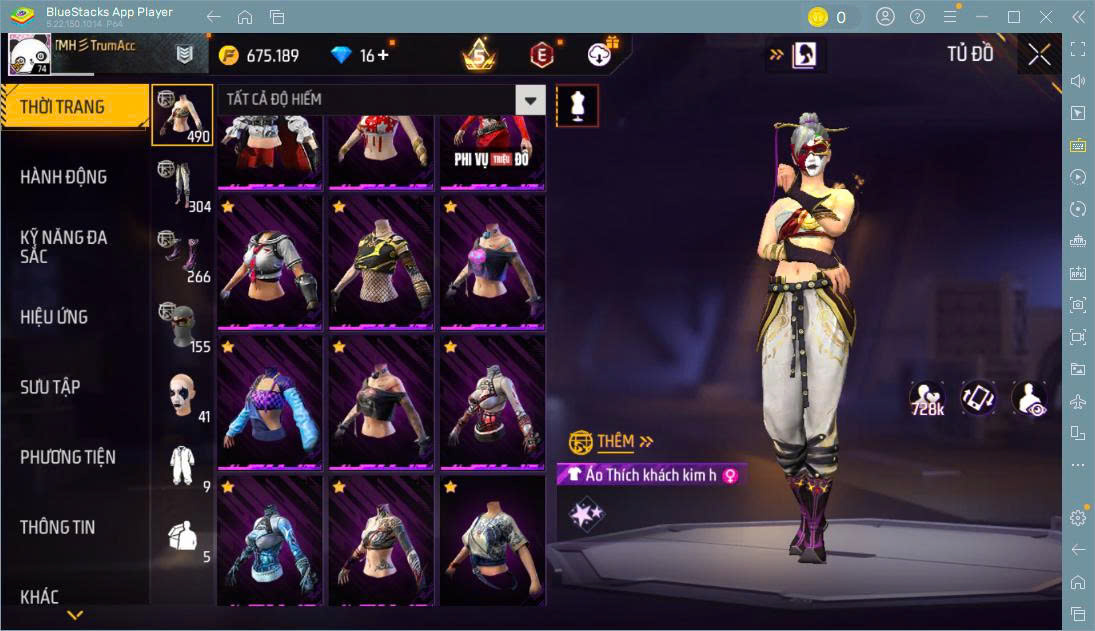The width and height of the screenshot is (1095, 631).
Task: Switch to the HÀNH ĐỘNG tab
Action: [x=64, y=177]
